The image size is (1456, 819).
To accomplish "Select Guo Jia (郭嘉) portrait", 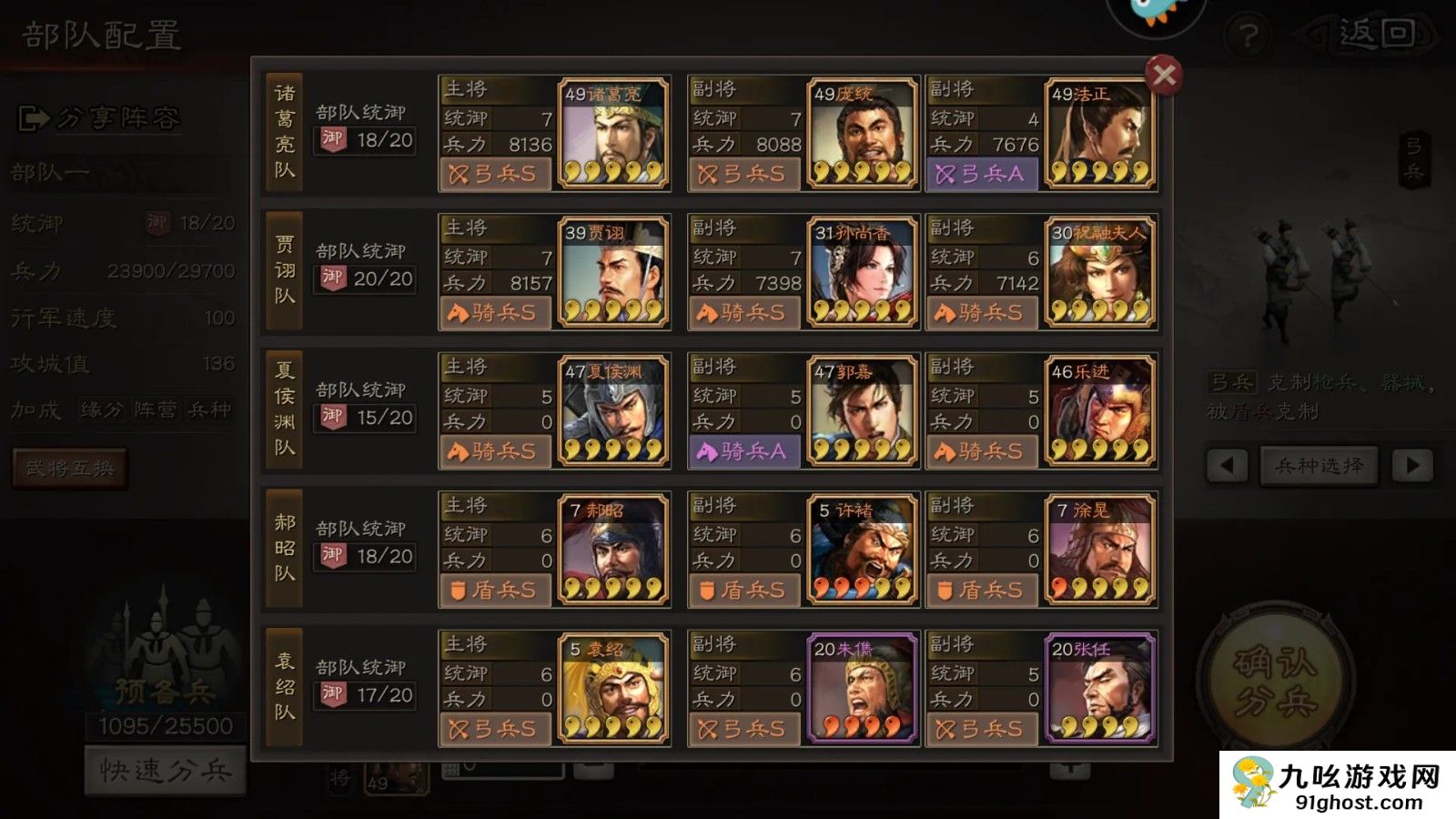I will coord(862,410).
